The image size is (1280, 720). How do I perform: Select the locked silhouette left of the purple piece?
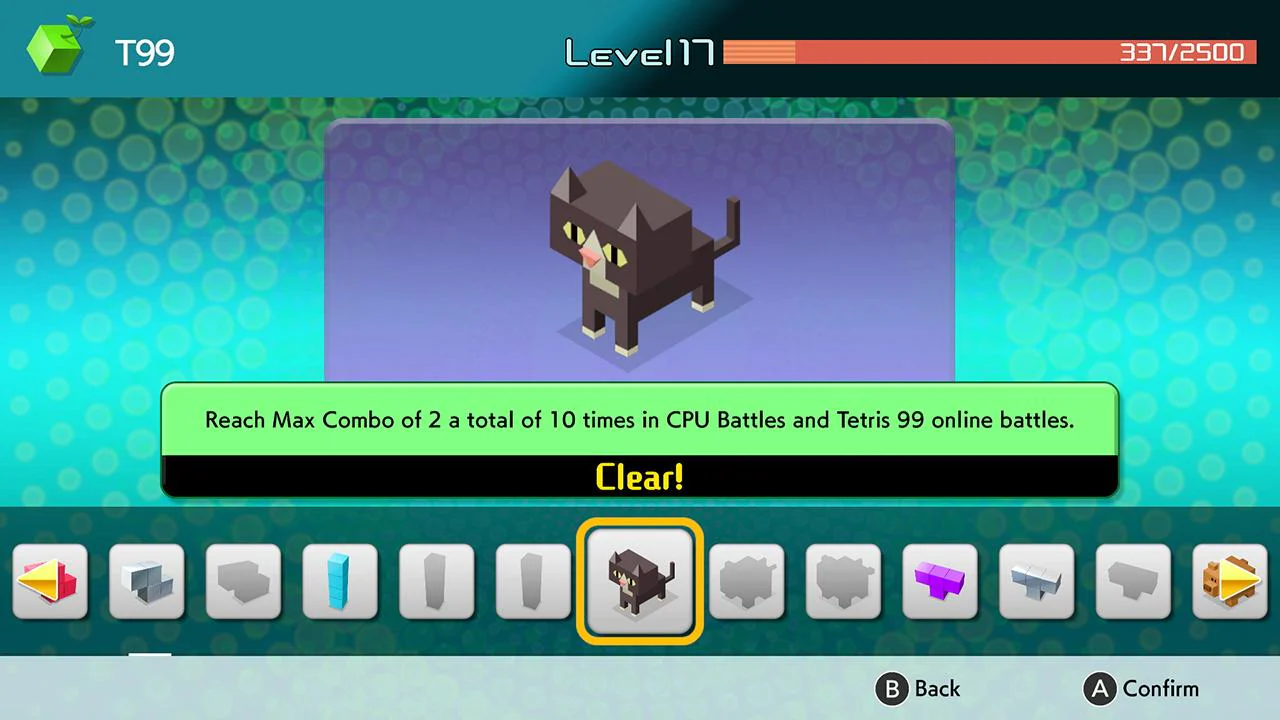pyautogui.click(x=843, y=580)
